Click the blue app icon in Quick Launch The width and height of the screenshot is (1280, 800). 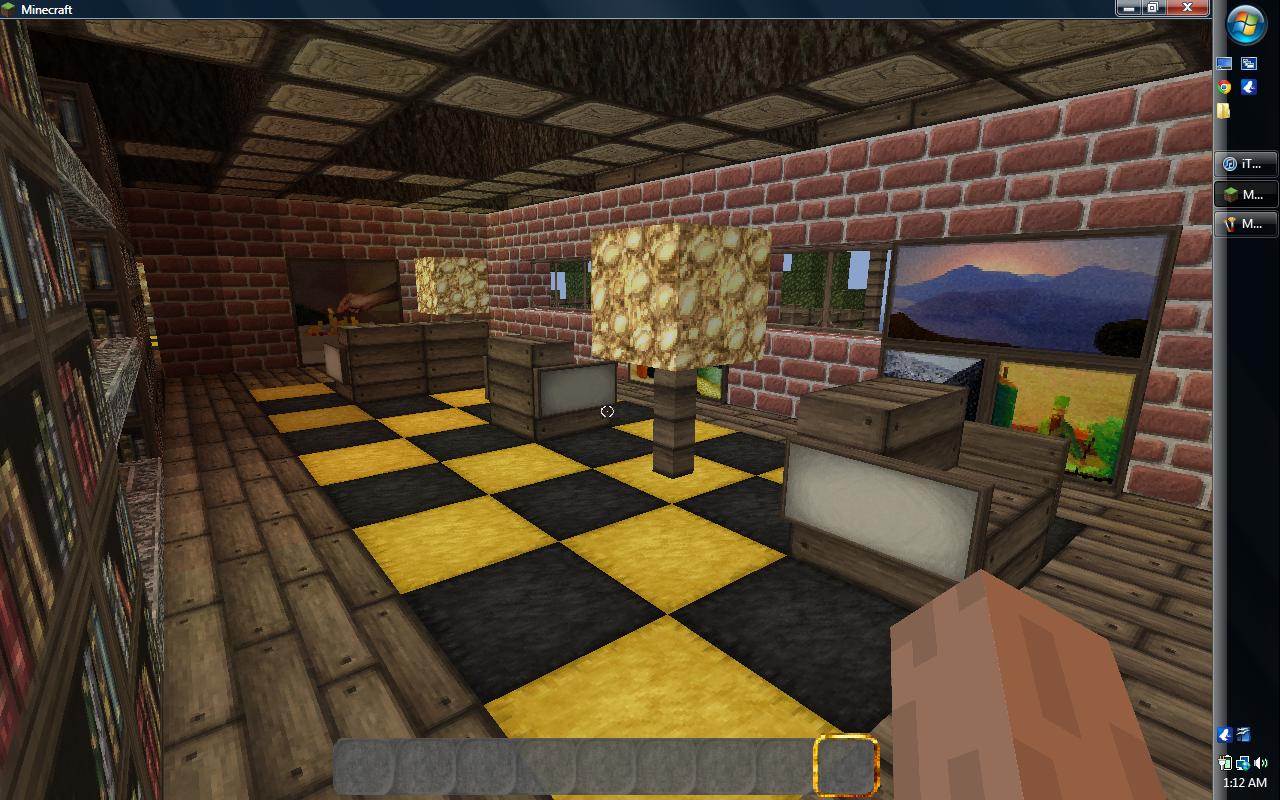pos(1247,87)
